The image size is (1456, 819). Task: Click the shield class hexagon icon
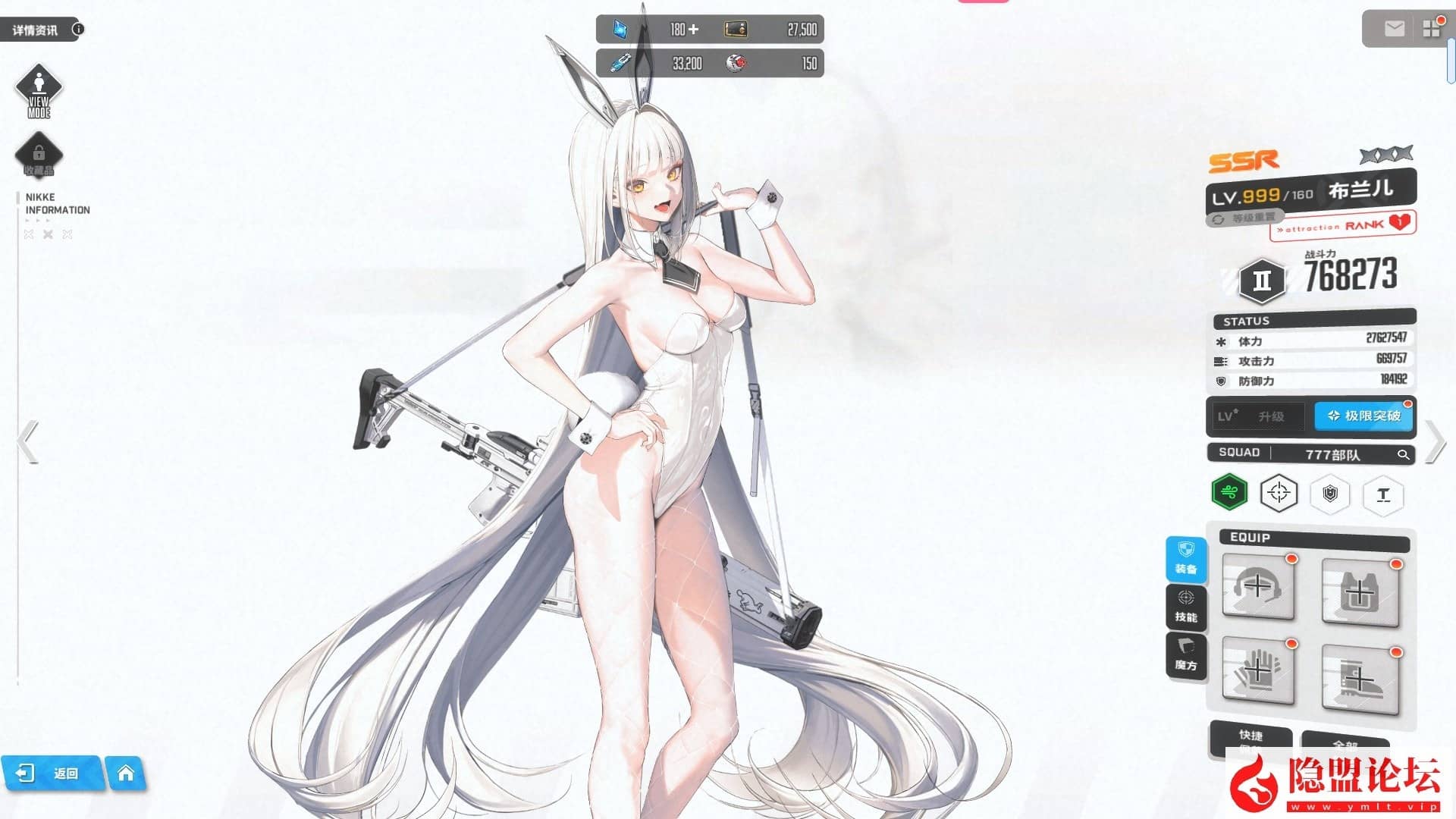click(1331, 494)
